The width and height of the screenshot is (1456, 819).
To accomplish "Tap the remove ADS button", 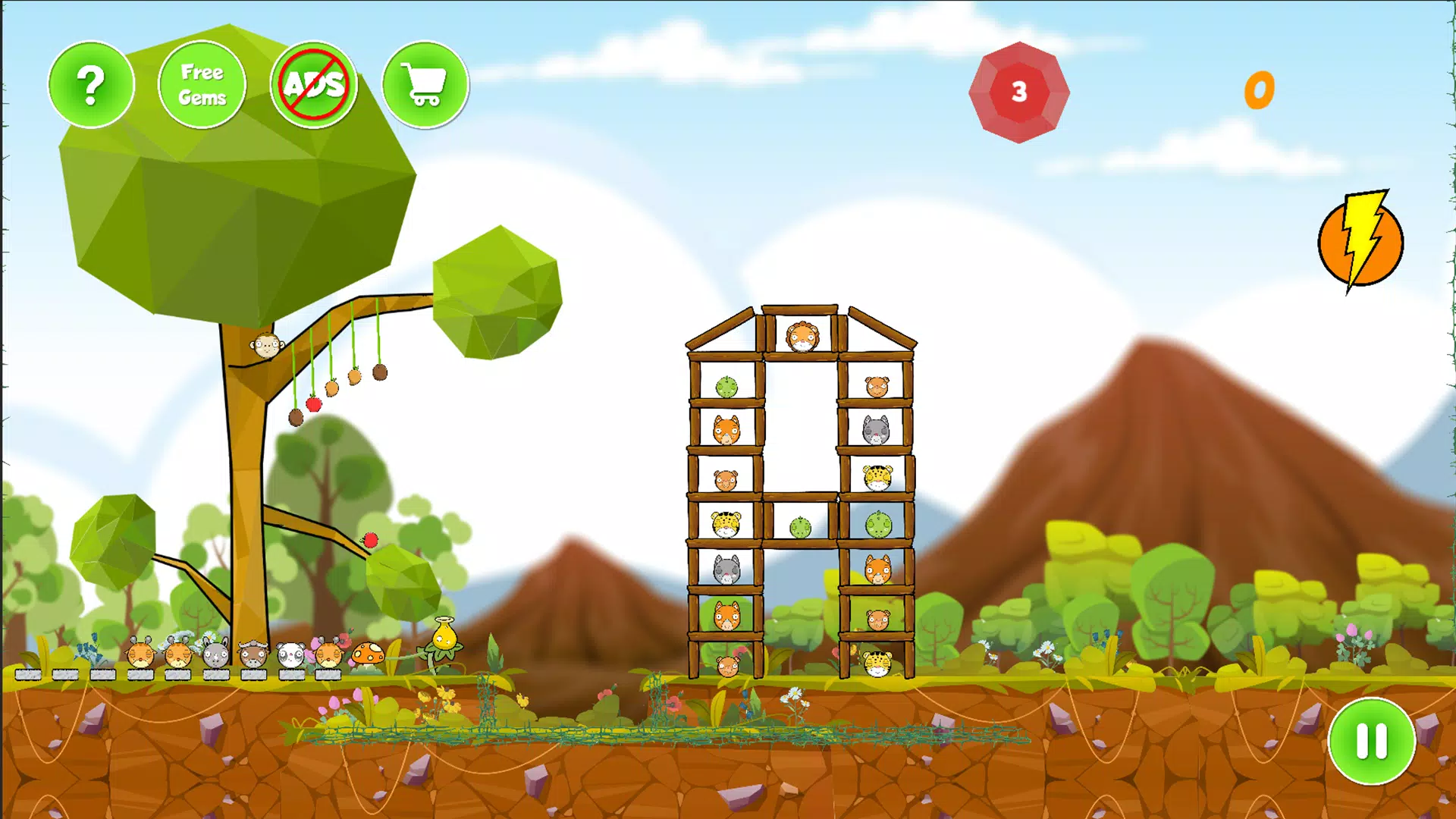I will coord(313,84).
